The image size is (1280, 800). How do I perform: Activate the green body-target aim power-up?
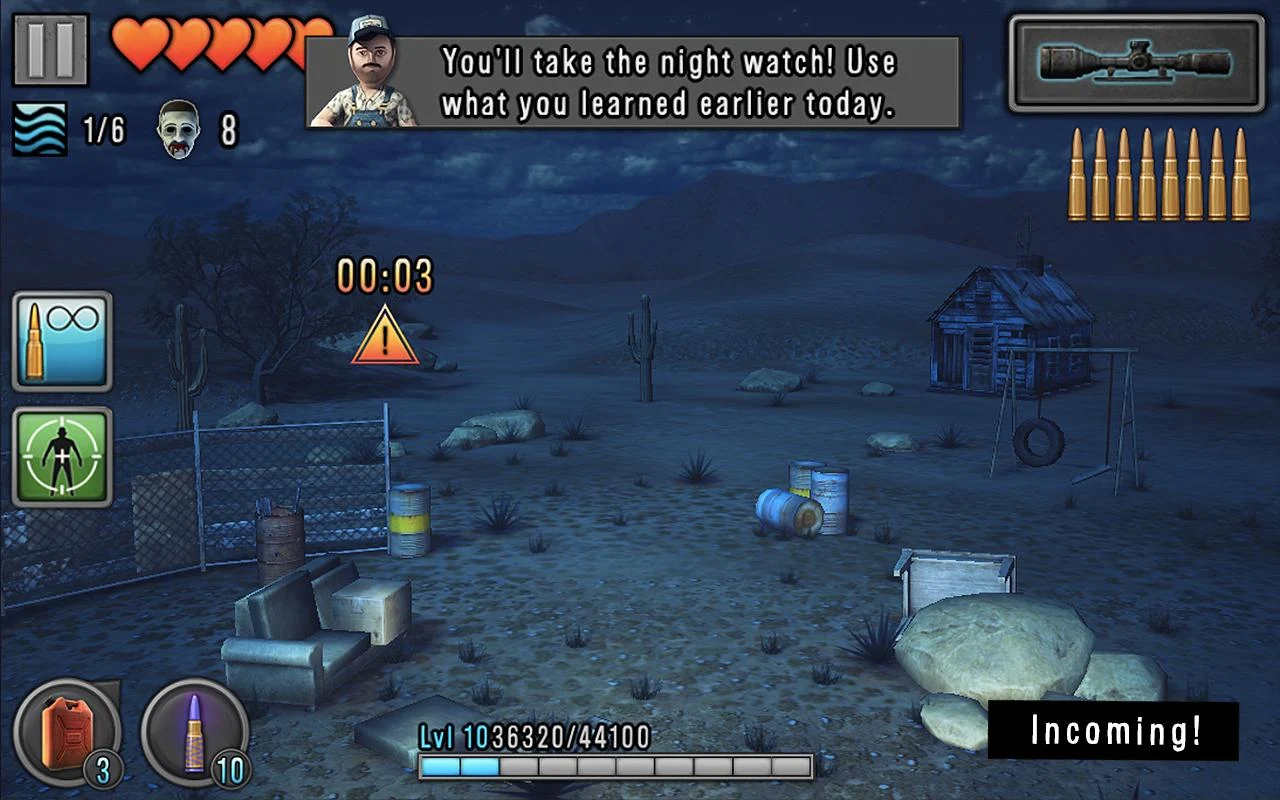(62, 457)
